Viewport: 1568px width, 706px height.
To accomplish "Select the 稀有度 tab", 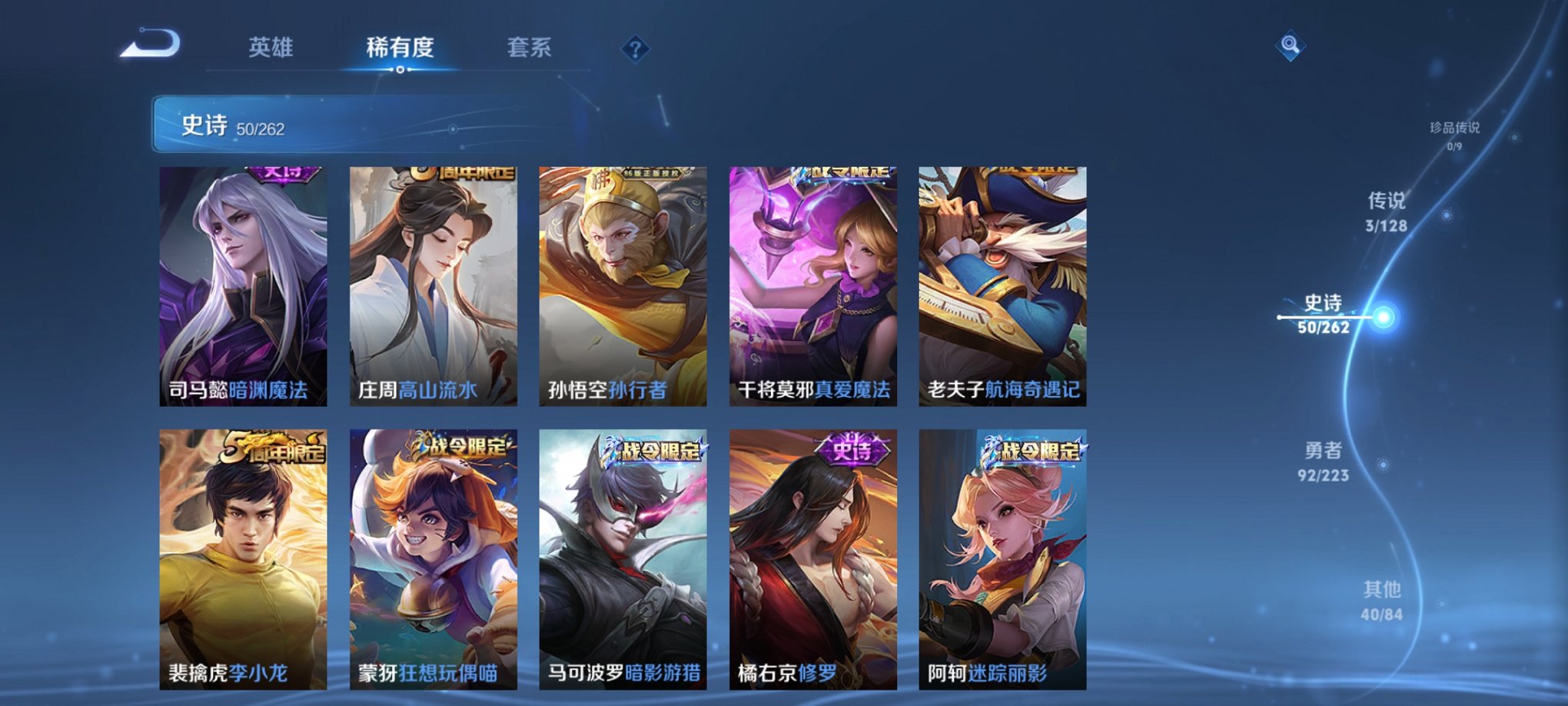I will (x=399, y=47).
